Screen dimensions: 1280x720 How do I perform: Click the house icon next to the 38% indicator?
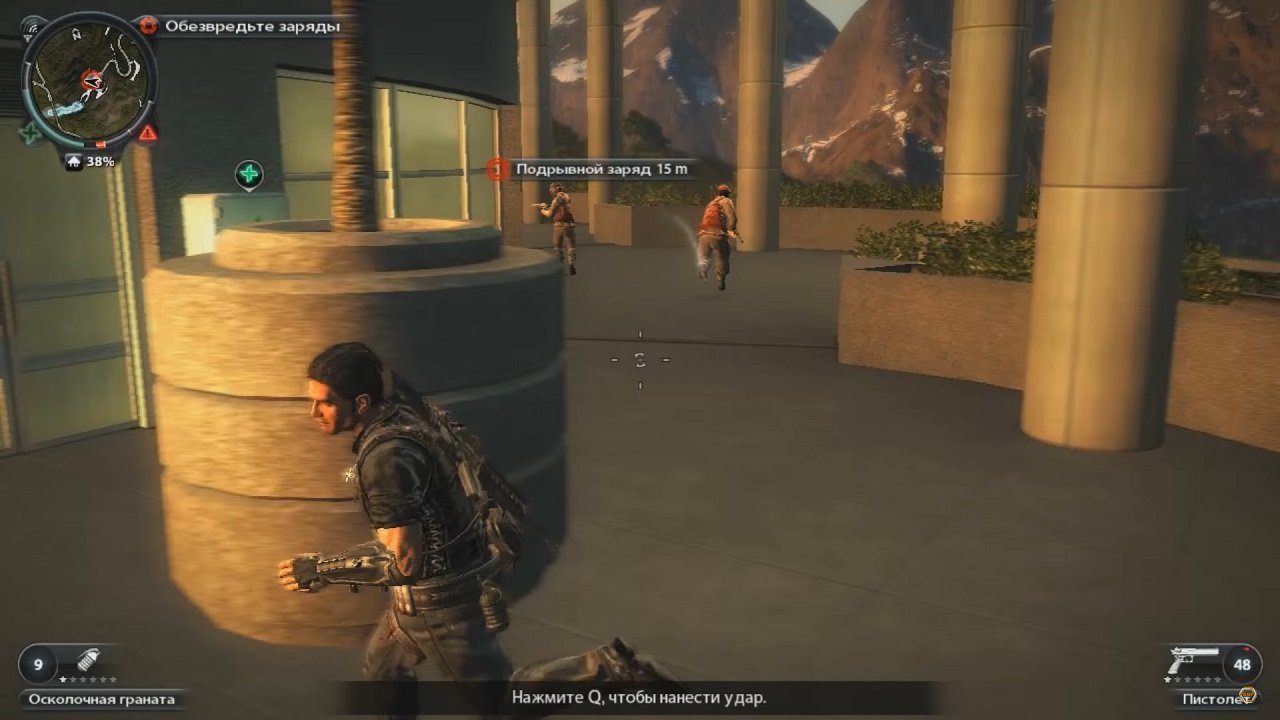pos(74,160)
